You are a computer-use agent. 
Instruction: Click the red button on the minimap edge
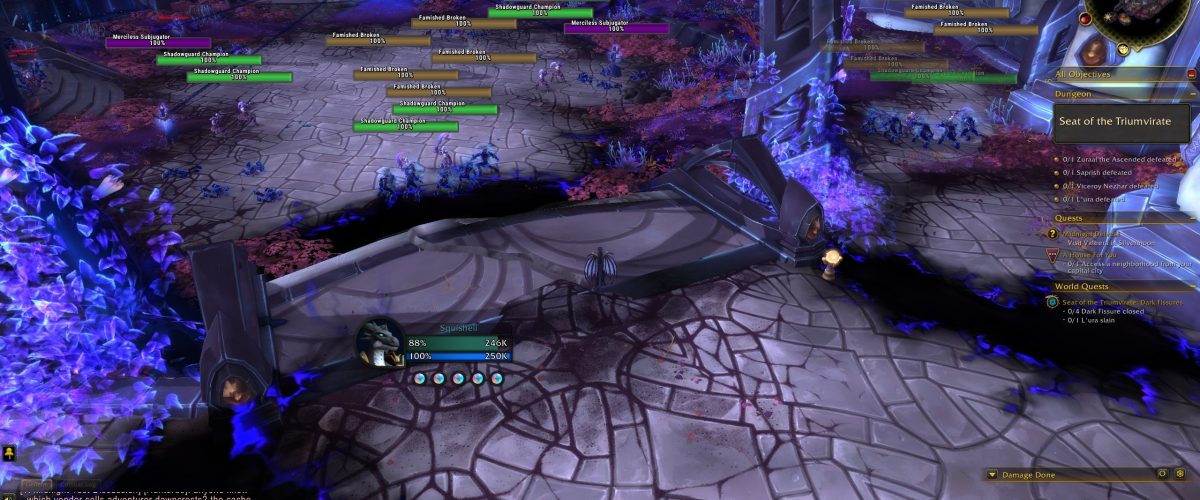pos(1085,18)
